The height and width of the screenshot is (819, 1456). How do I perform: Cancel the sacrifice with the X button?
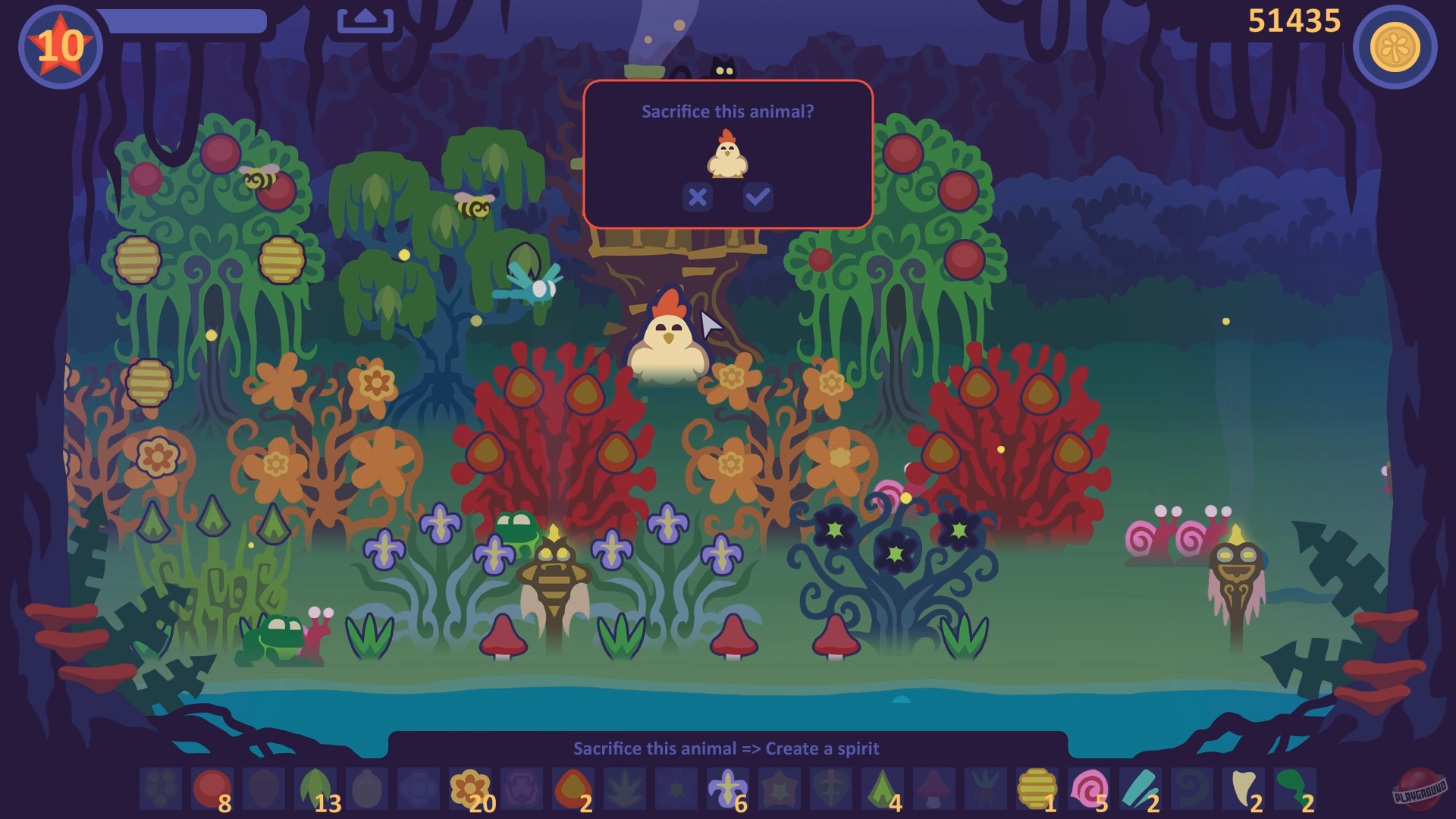698,198
